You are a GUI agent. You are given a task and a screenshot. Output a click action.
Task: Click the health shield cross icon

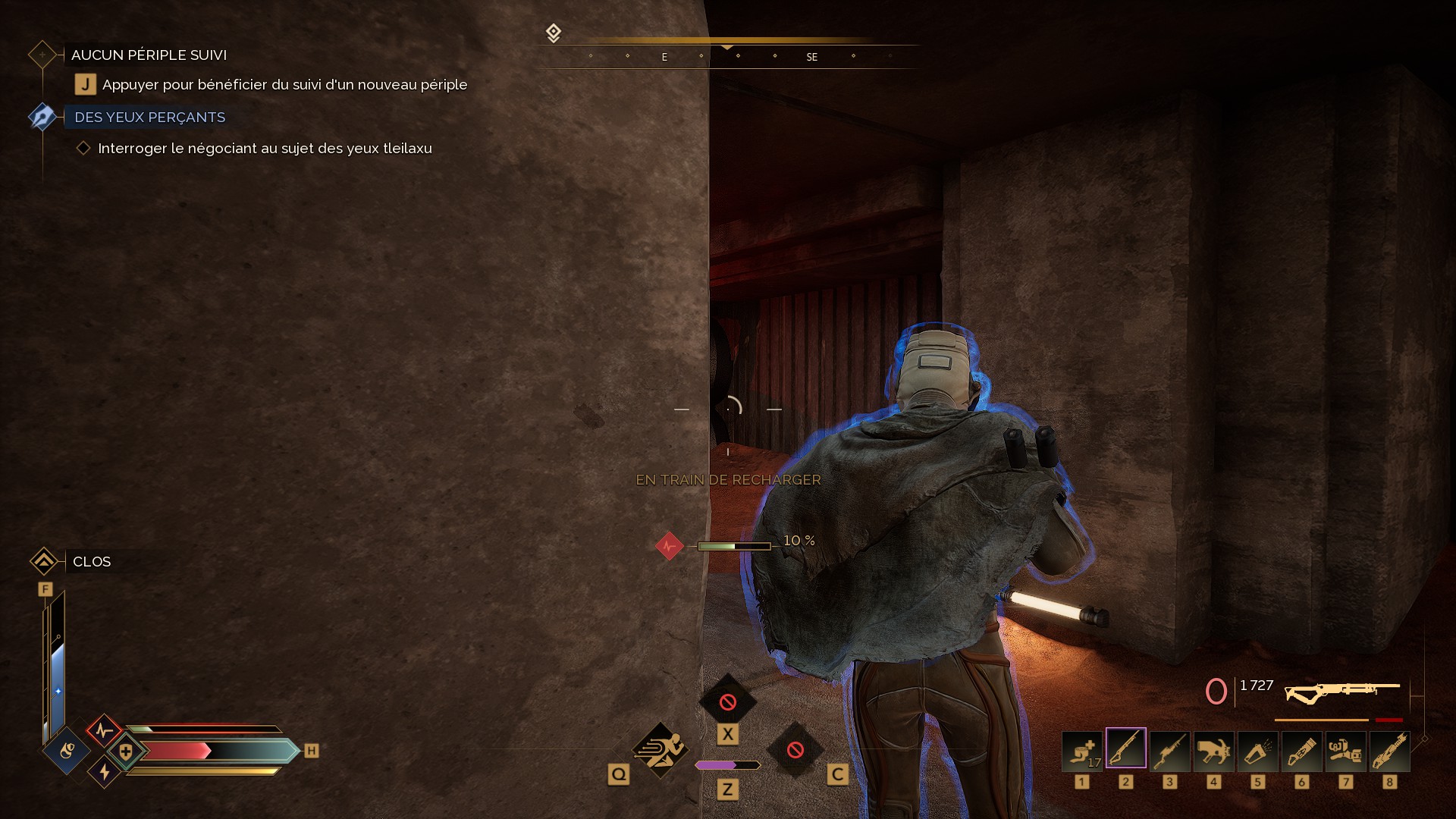[126, 752]
